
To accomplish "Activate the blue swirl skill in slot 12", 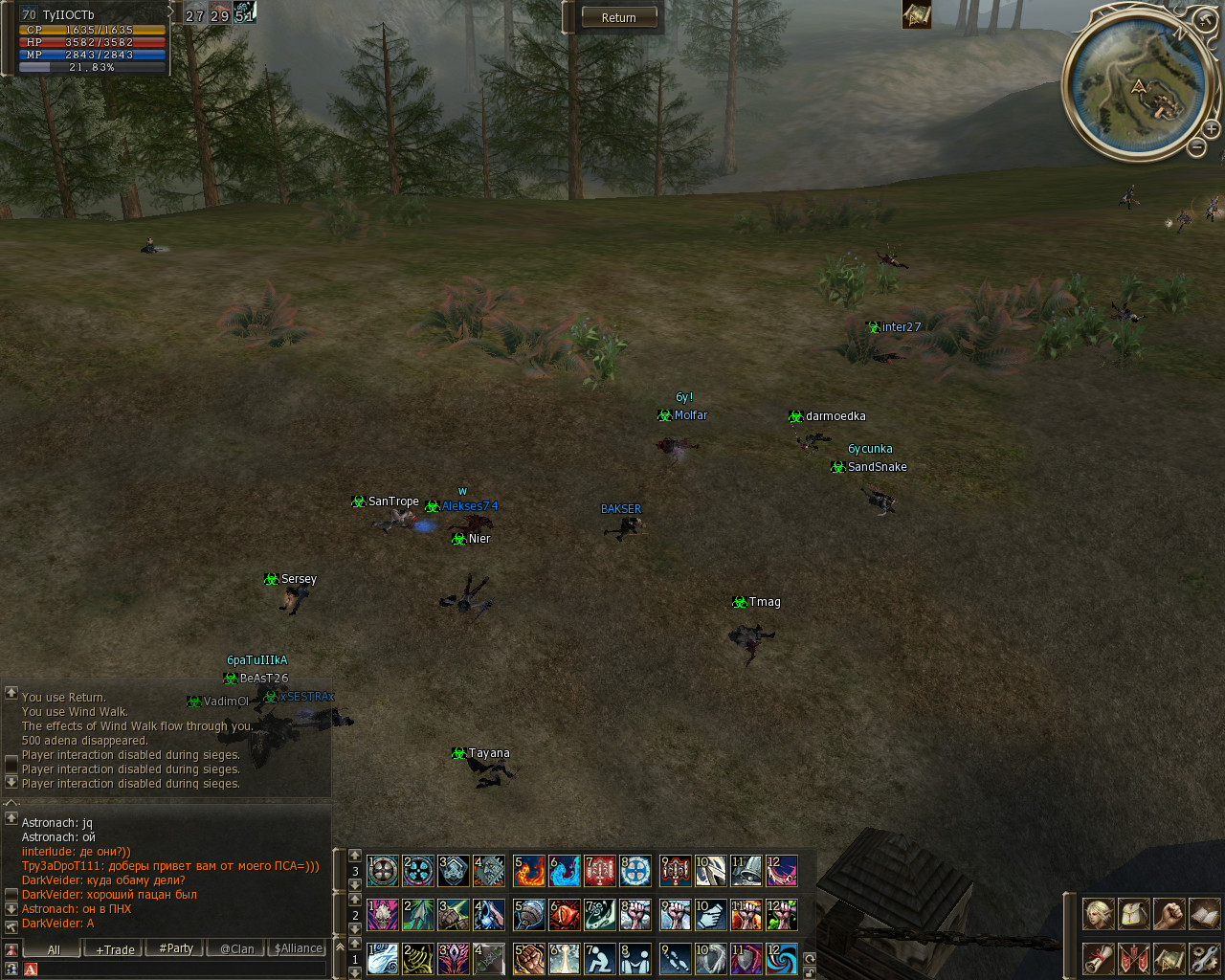I will [x=781, y=959].
